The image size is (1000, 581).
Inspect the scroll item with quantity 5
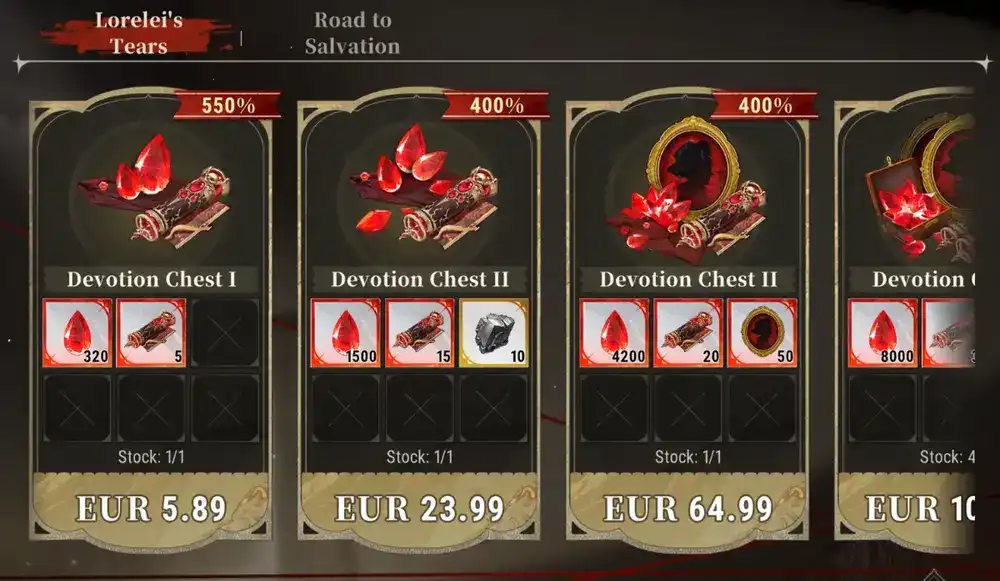[151, 332]
